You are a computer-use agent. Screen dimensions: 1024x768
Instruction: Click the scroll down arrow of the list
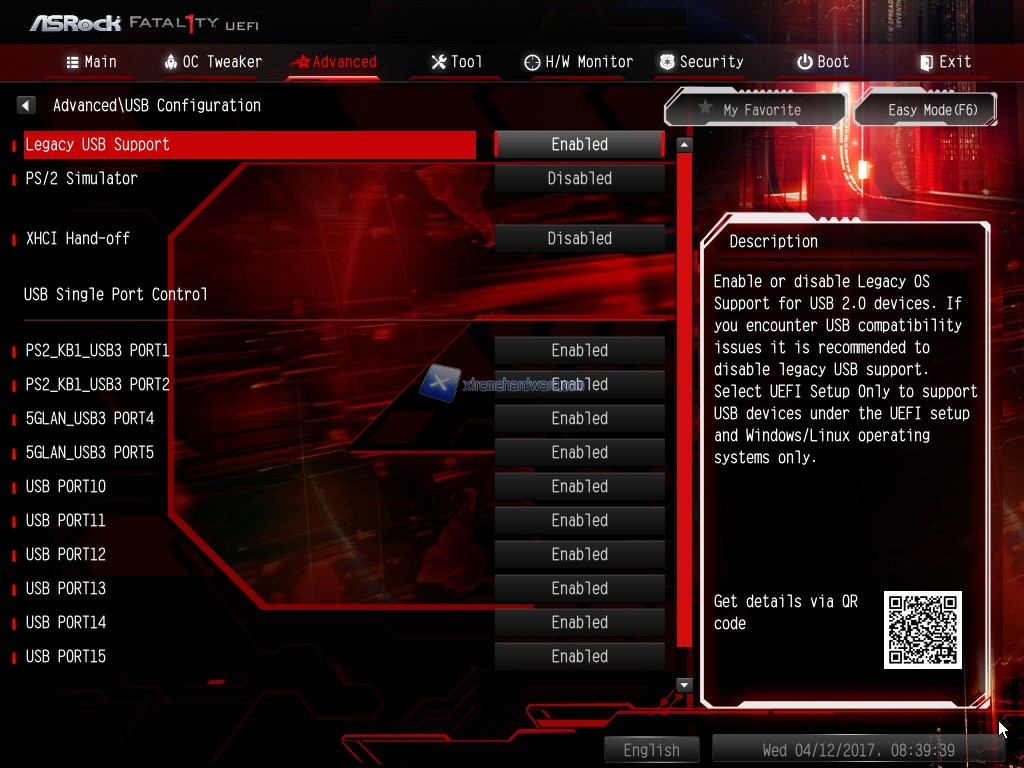[684, 685]
